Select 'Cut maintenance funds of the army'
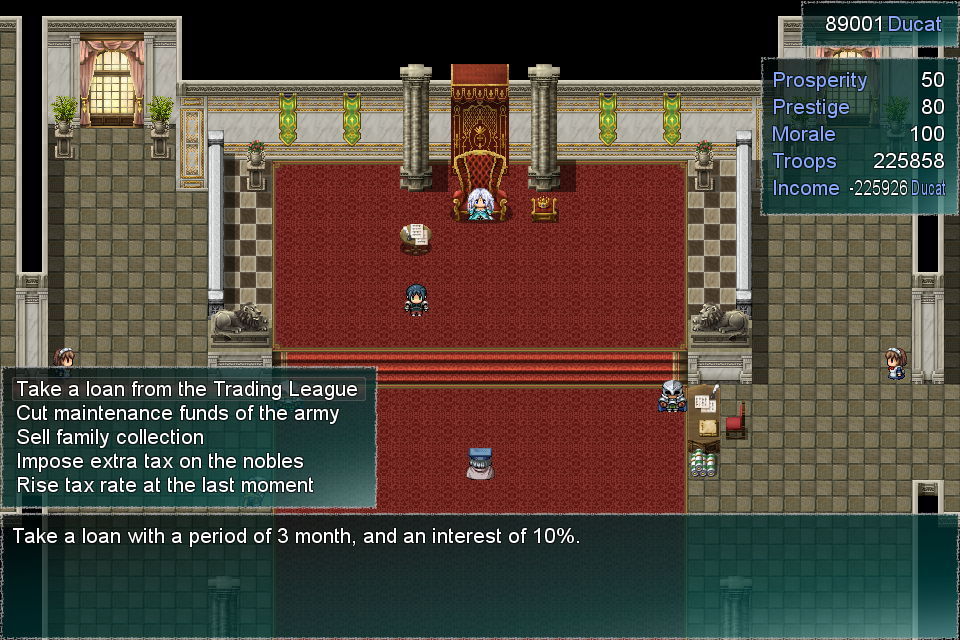 click(x=177, y=413)
